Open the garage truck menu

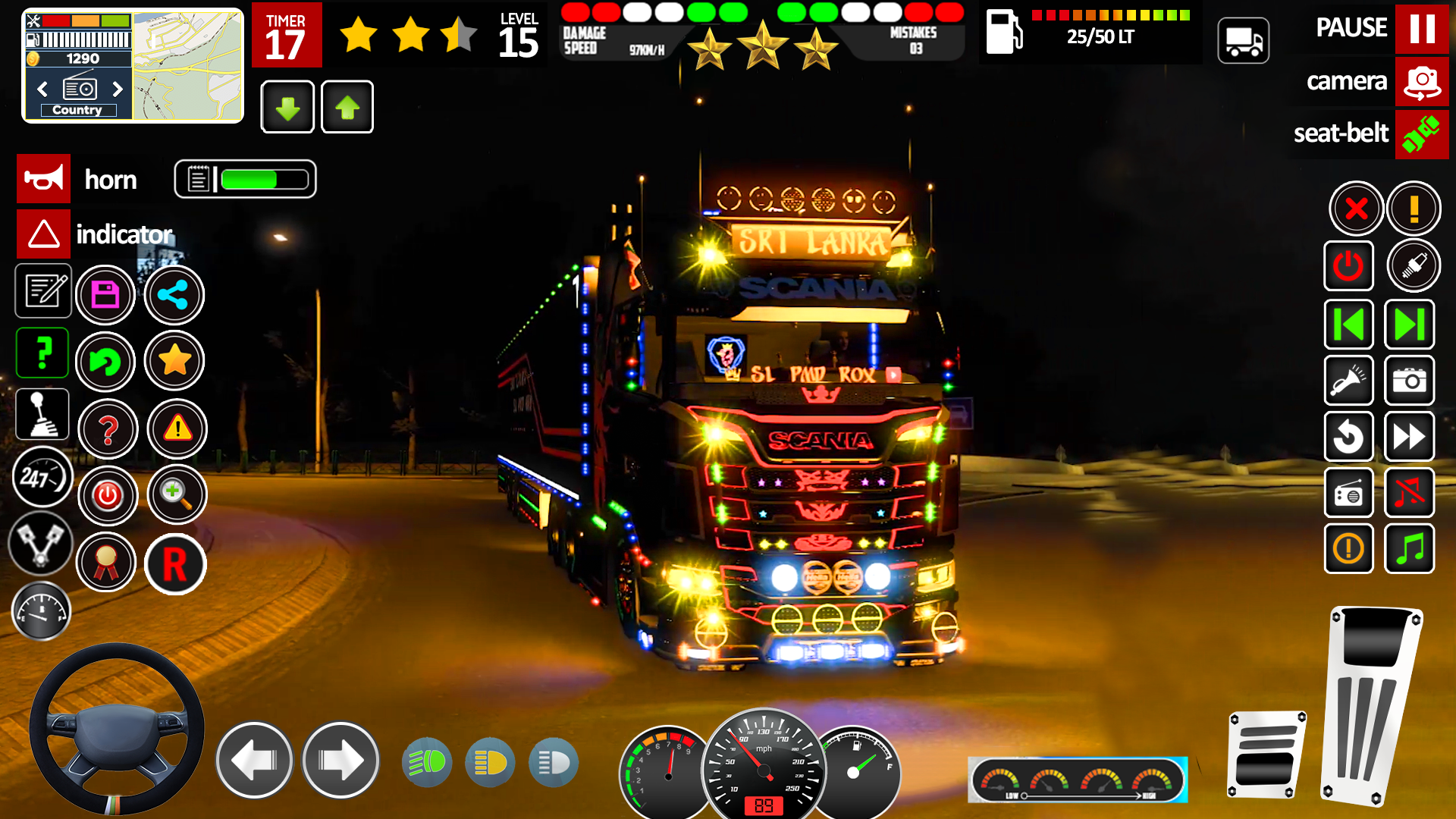pos(1244,40)
